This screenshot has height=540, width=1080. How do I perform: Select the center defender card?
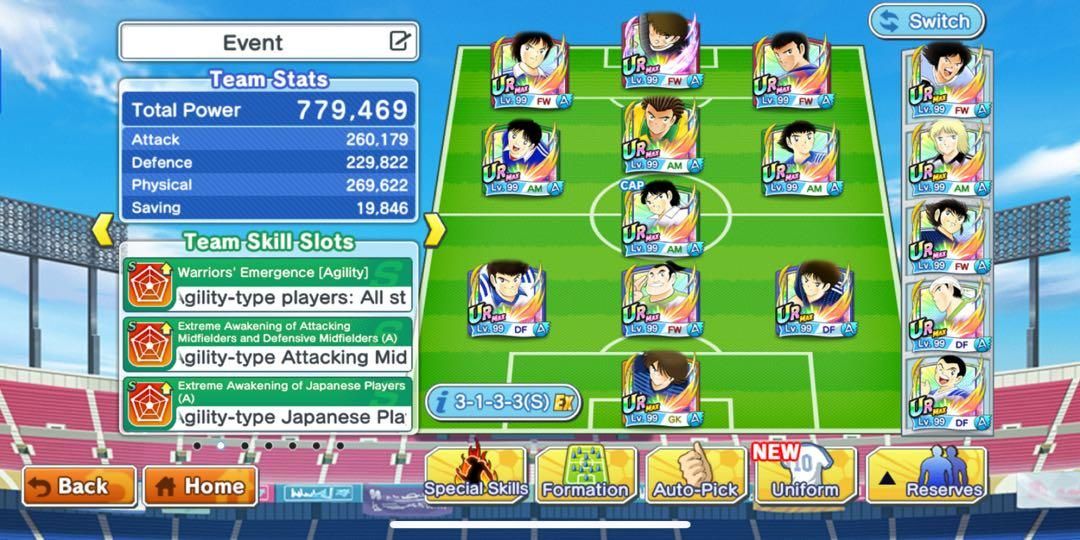[x=660, y=299]
